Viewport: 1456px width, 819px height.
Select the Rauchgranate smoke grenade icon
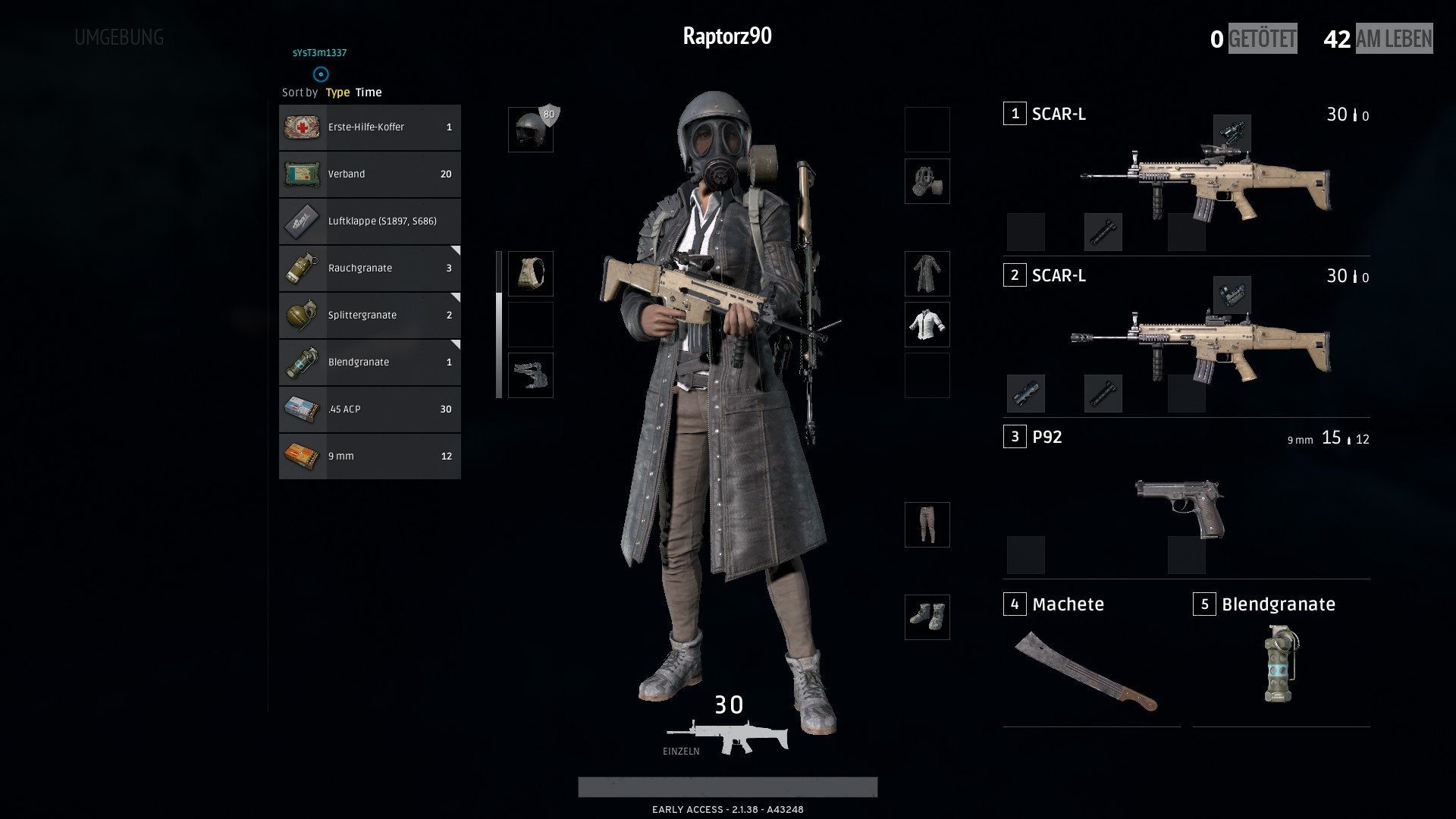coord(302,268)
